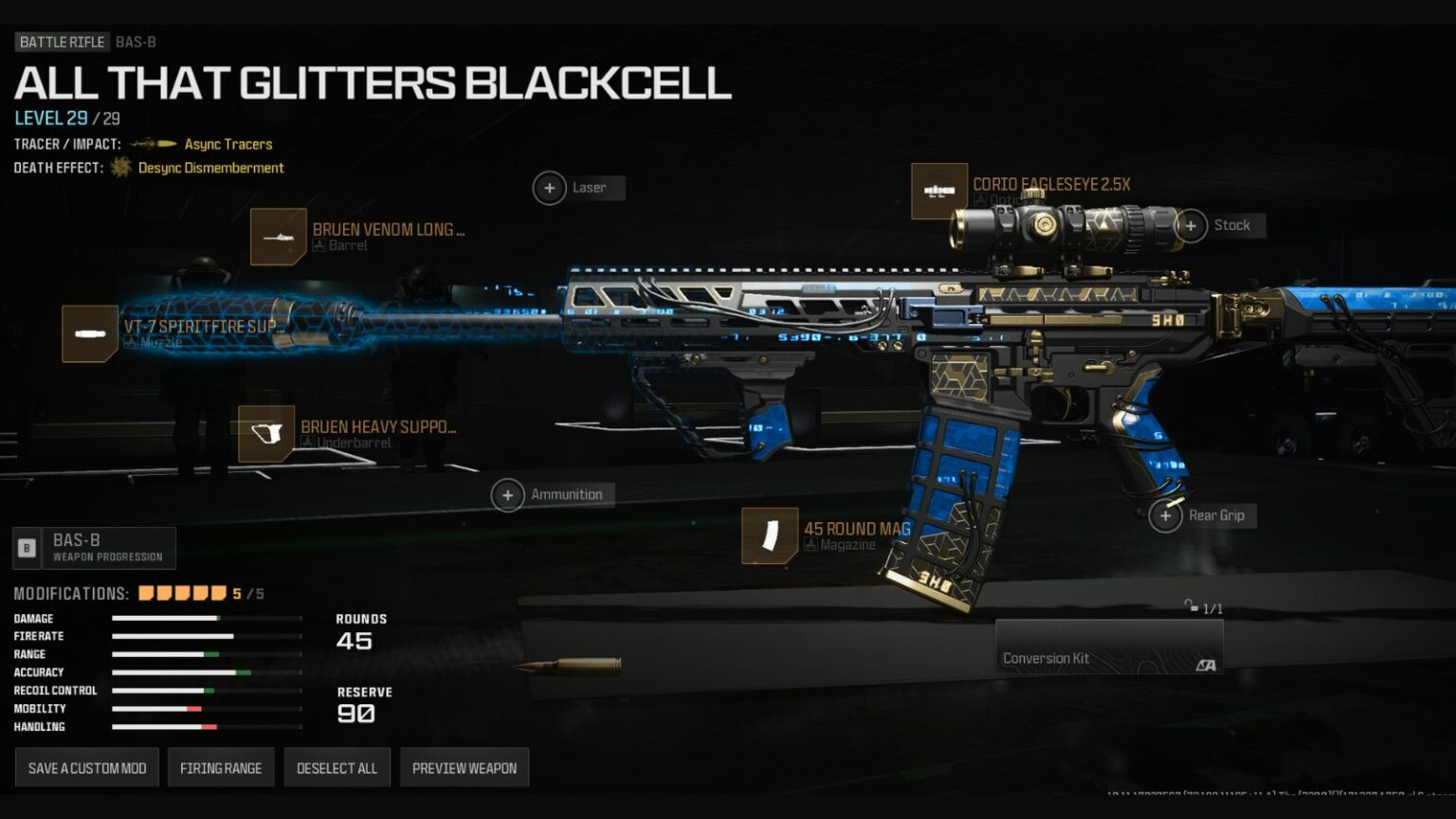The width and height of the screenshot is (1456, 819).
Task: Open the Bruen Venom Long barrel attachment
Action: pos(278,236)
